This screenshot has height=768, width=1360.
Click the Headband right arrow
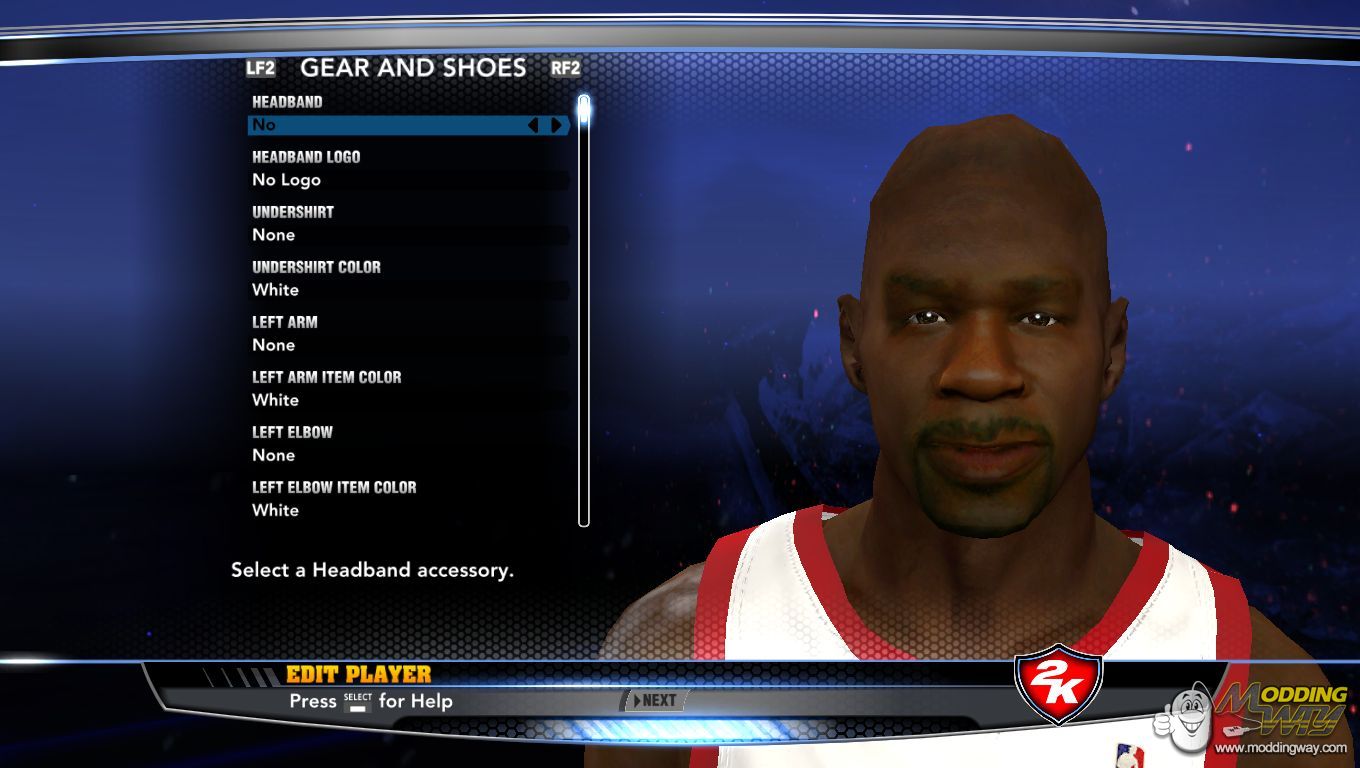pos(557,125)
